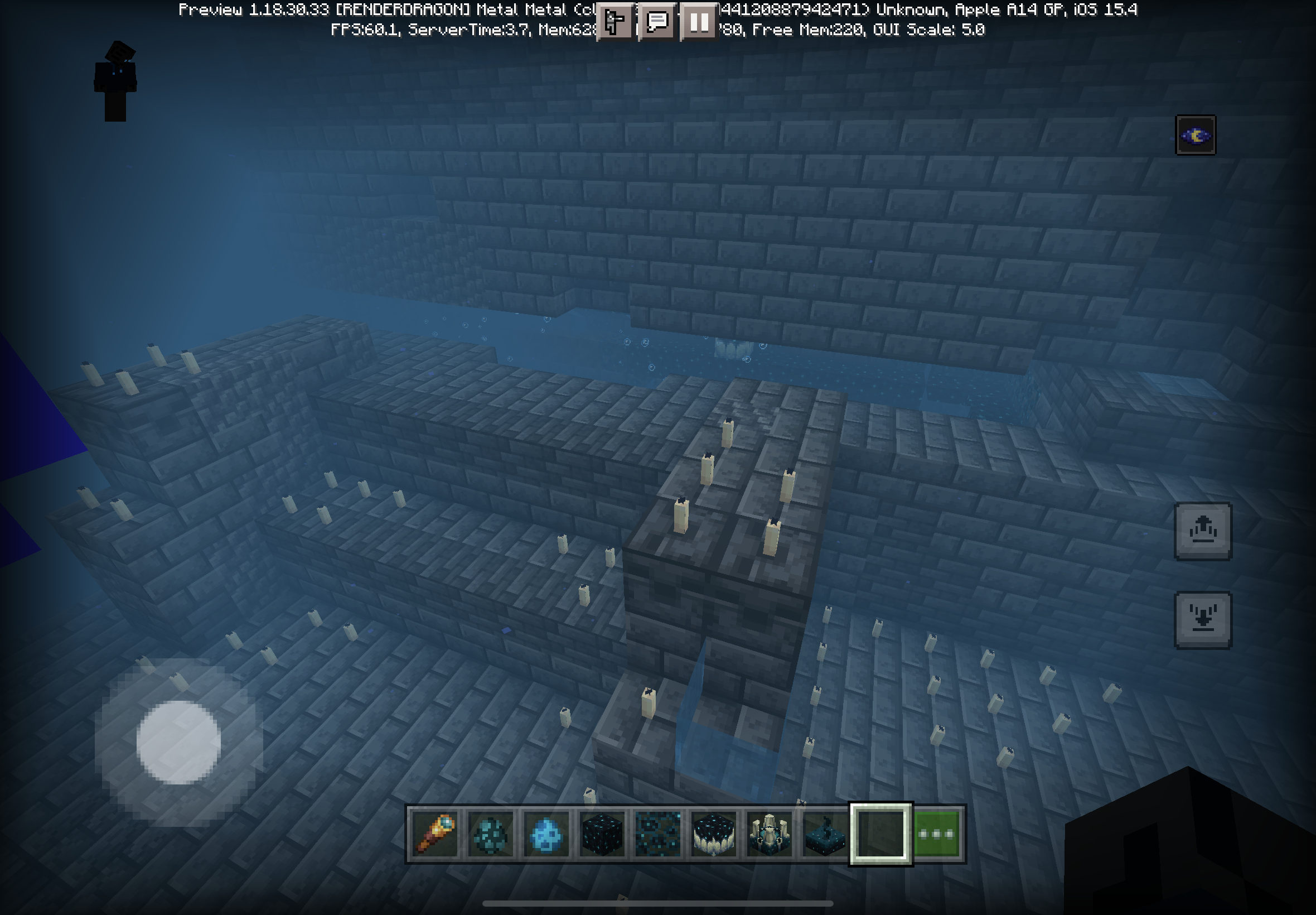Open the emote menu button
This screenshot has width=1316, height=915.
(x=615, y=22)
